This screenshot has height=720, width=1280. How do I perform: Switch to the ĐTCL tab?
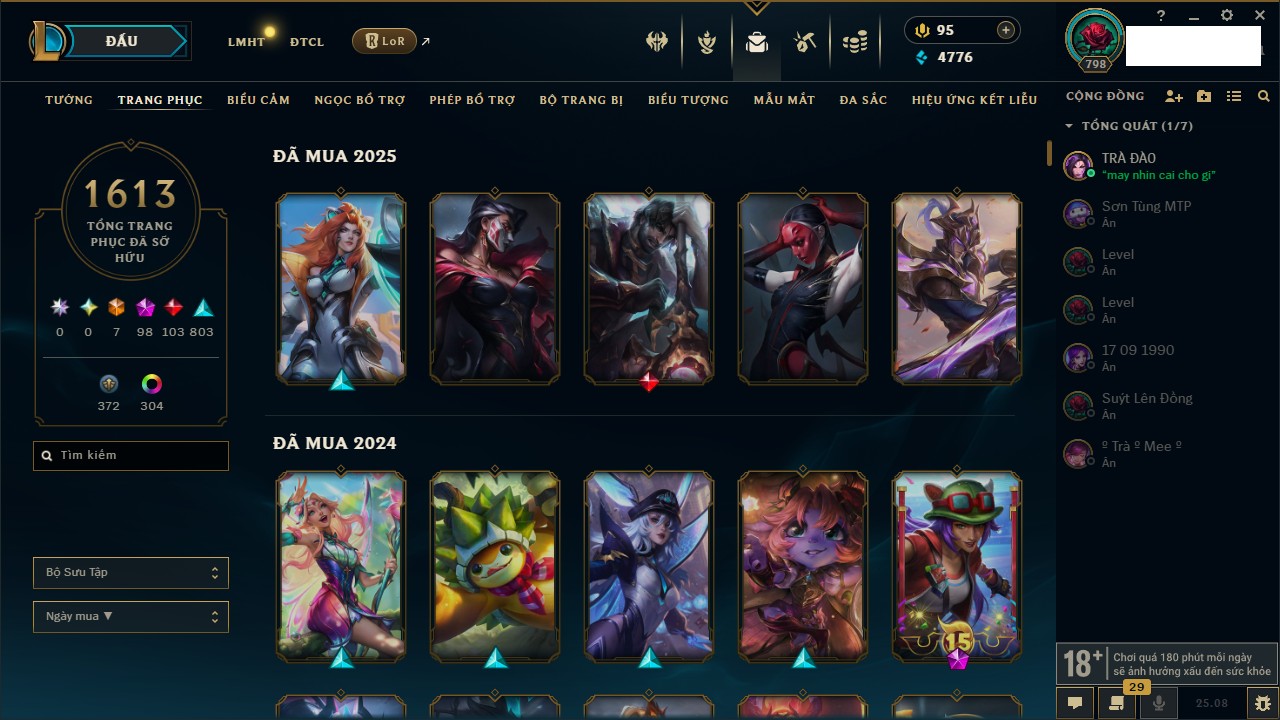[307, 42]
